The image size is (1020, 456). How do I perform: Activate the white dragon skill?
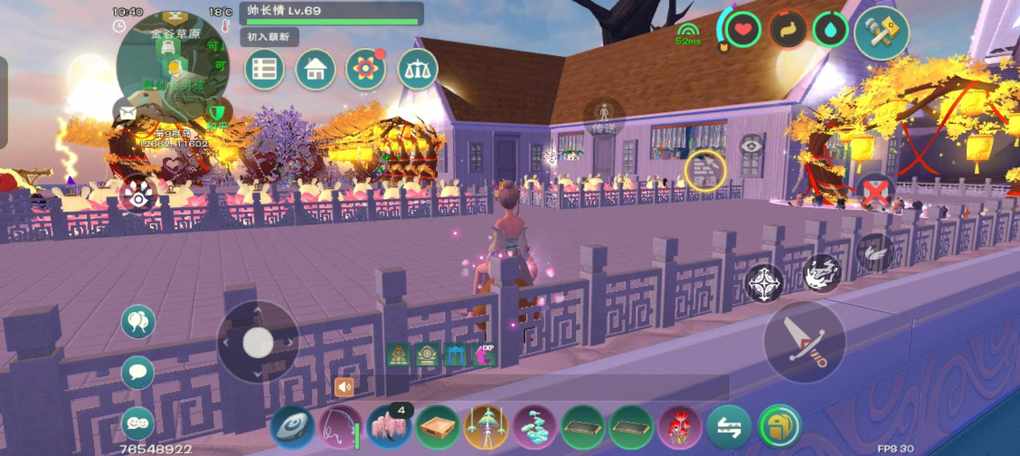click(x=820, y=272)
